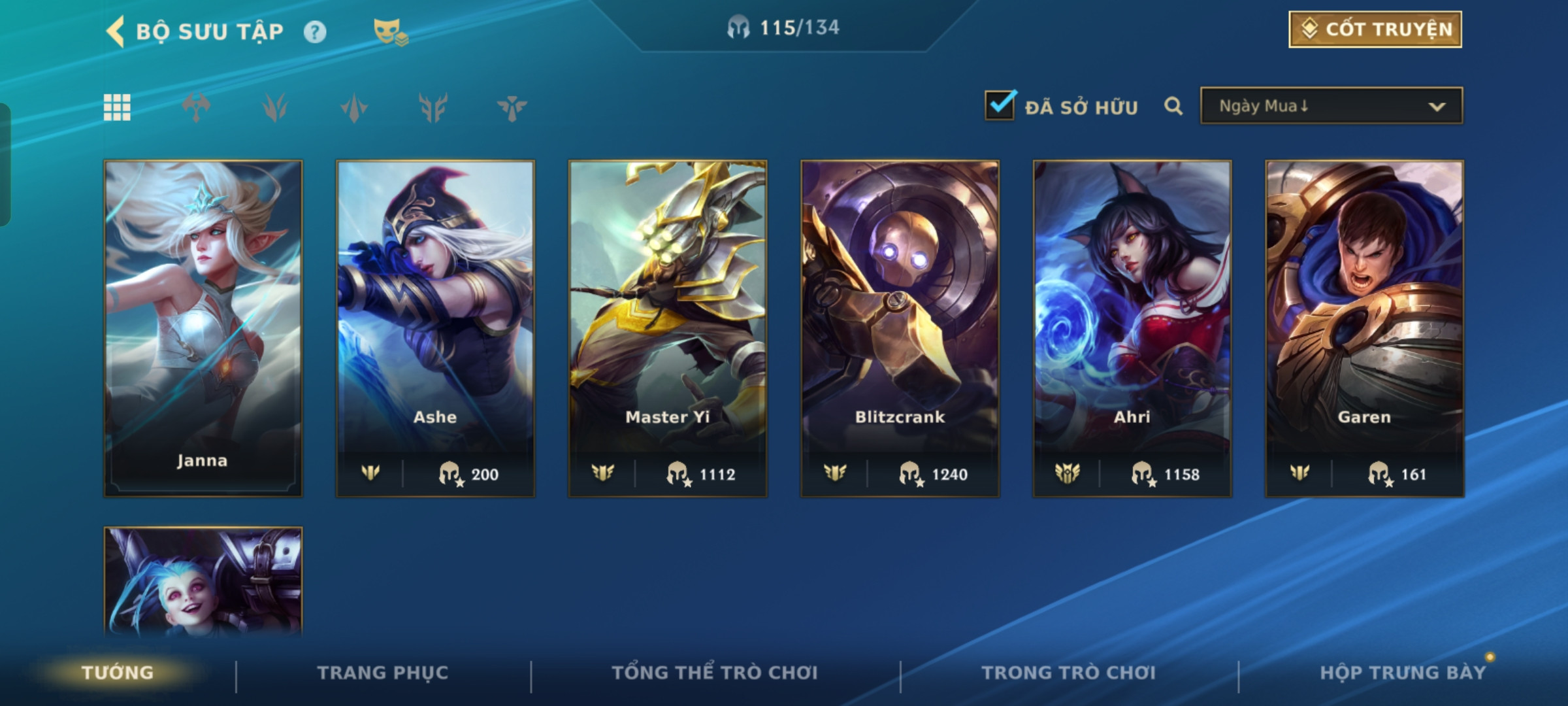Open the Hộp Trưng Bày tab

point(1402,673)
